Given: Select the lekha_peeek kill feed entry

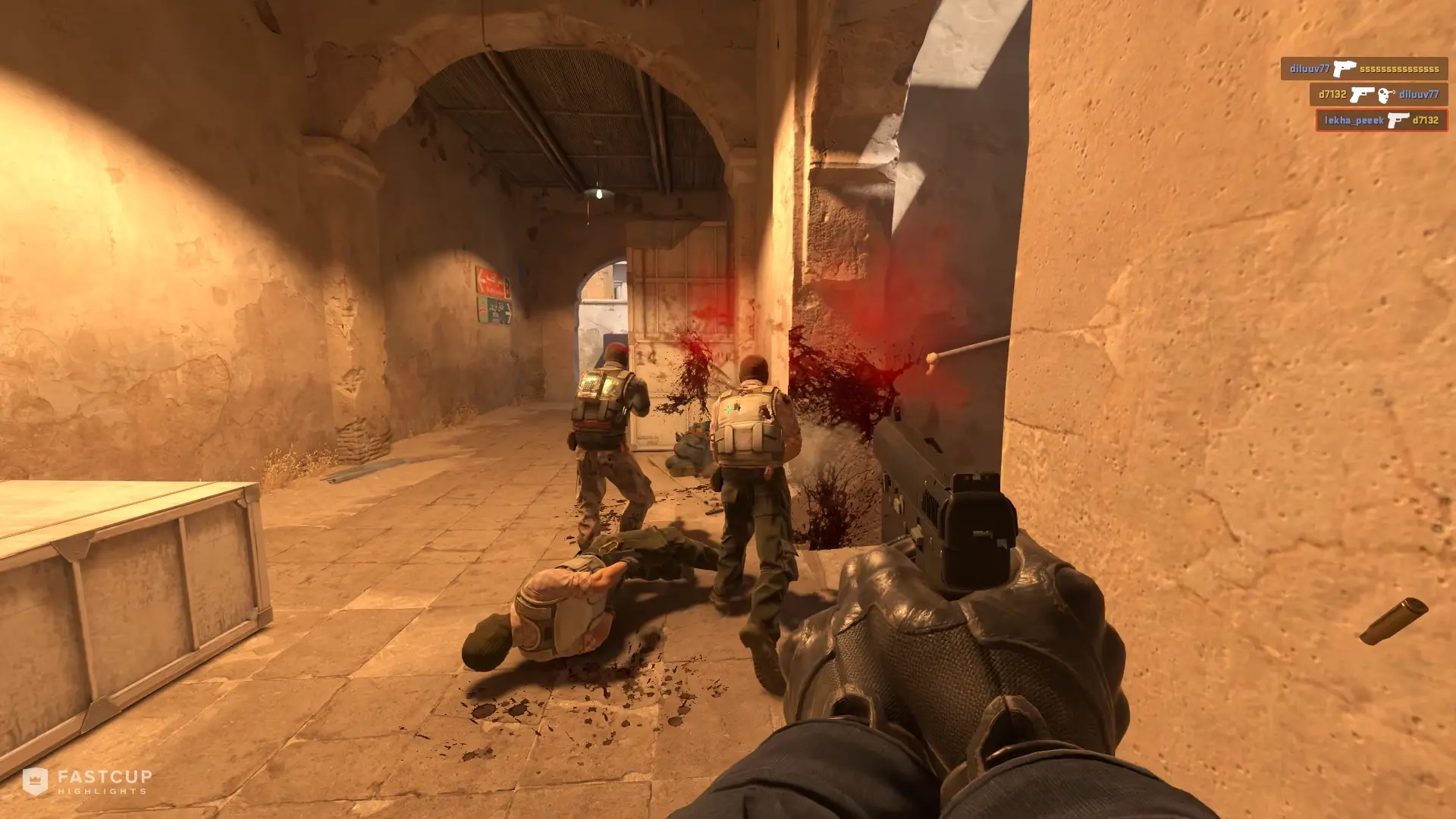Looking at the screenshot, I should (x=1381, y=120).
